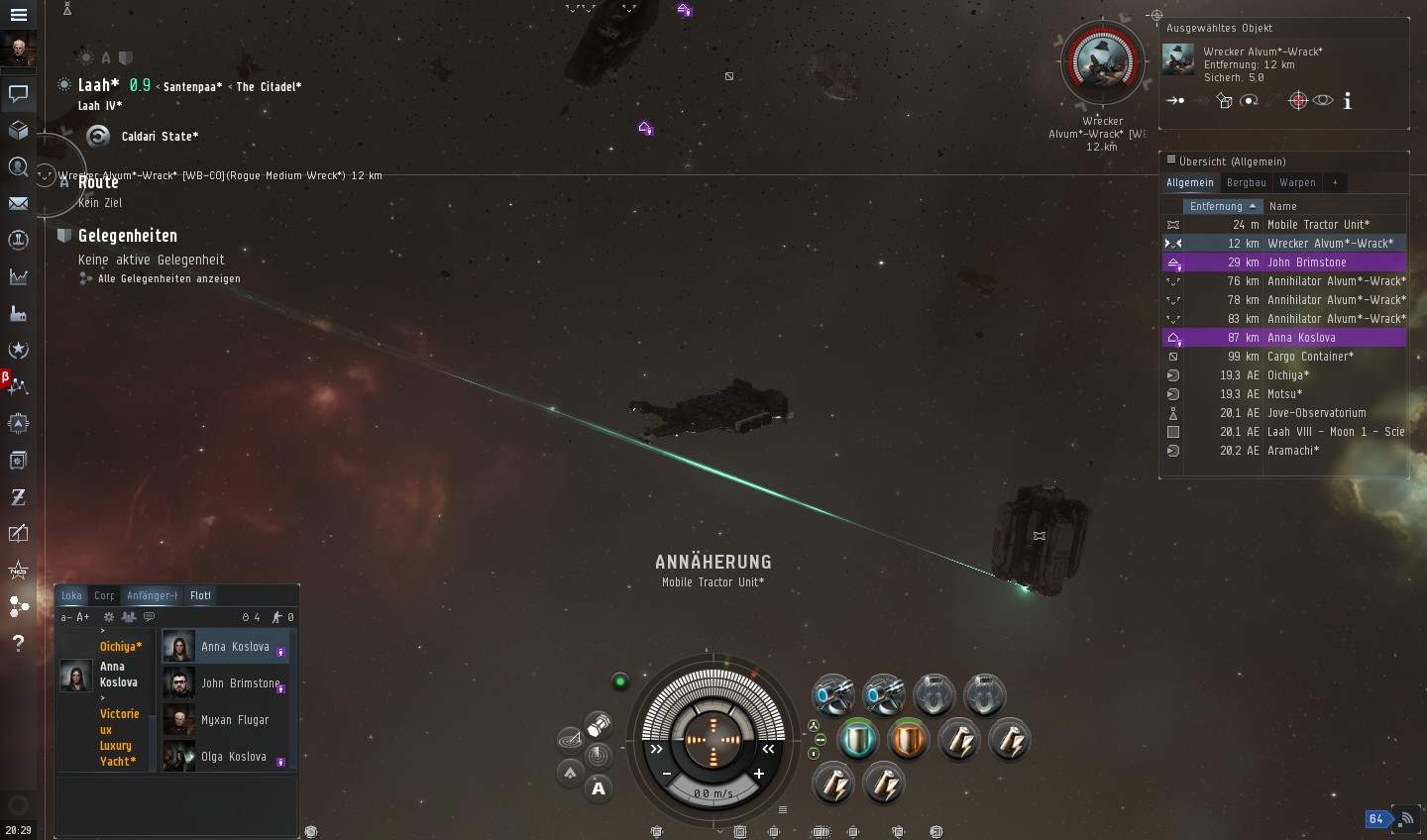Show info for the selected wreck
Screen dimensions: 1427x840
point(1348,101)
